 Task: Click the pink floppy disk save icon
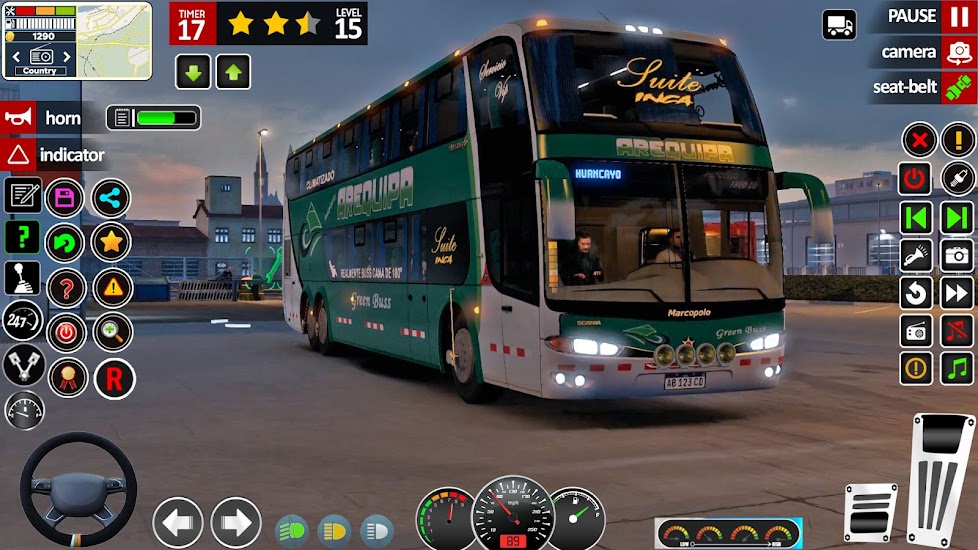click(66, 197)
